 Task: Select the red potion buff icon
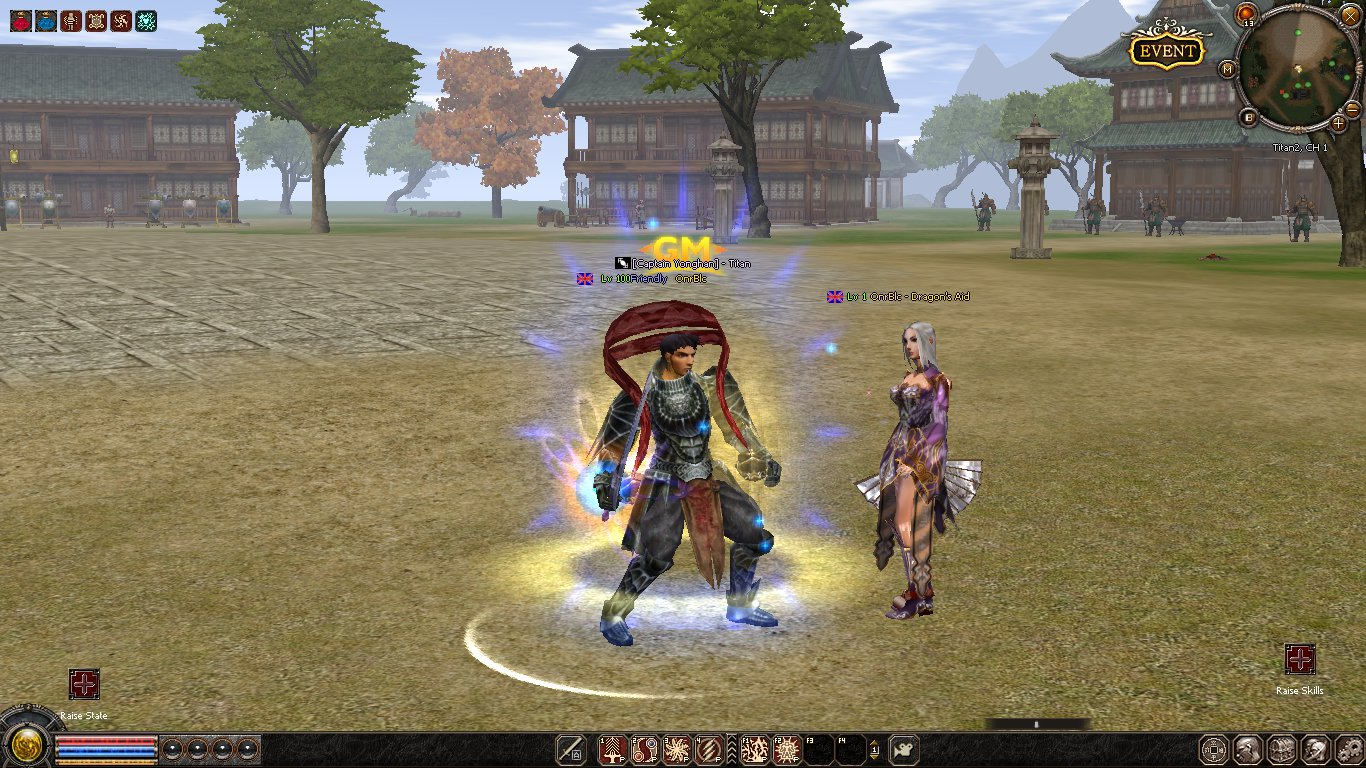tap(20, 20)
